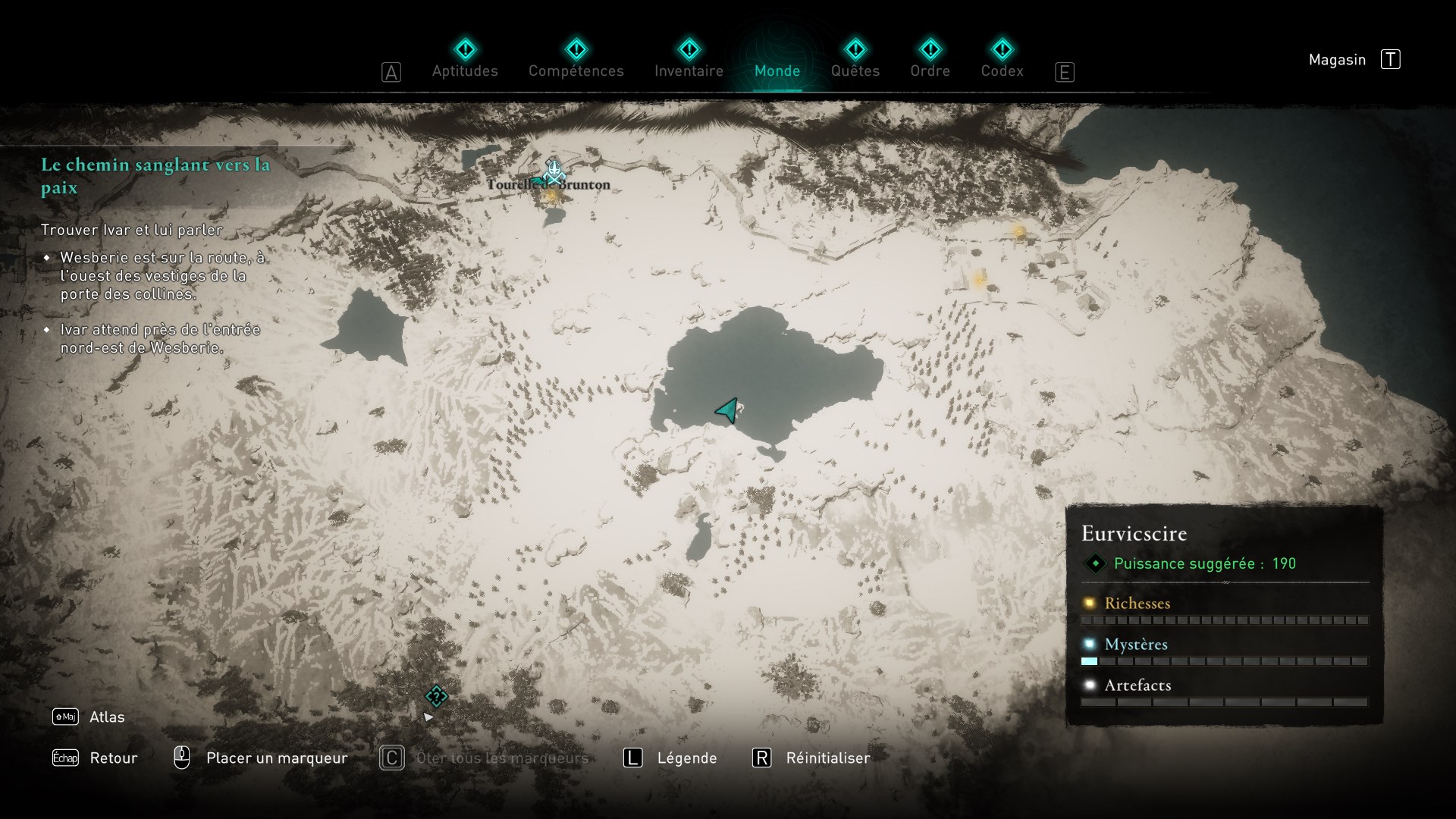Choose Réinitialiser to reset the map
Viewport: 1456px width, 819px height.
827,758
